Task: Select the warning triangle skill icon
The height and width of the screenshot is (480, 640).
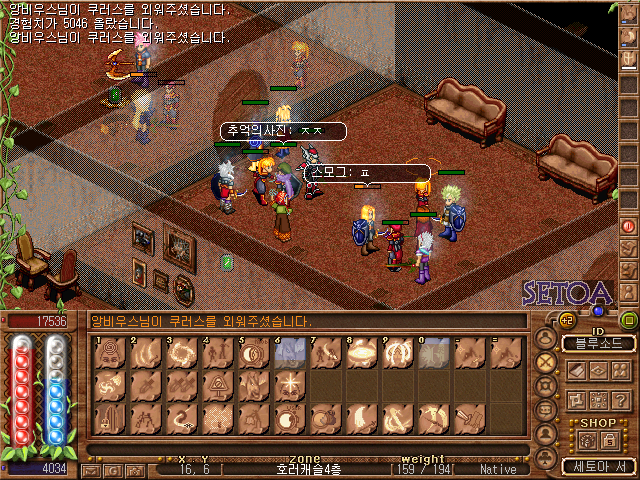Action: point(216,384)
